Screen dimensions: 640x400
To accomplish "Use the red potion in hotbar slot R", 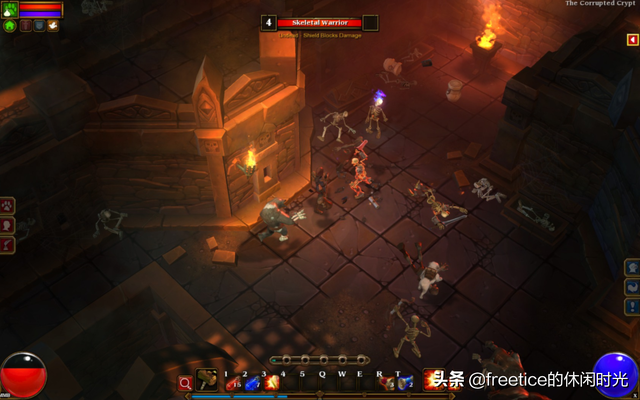I will pyautogui.click(x=386, y=382).
